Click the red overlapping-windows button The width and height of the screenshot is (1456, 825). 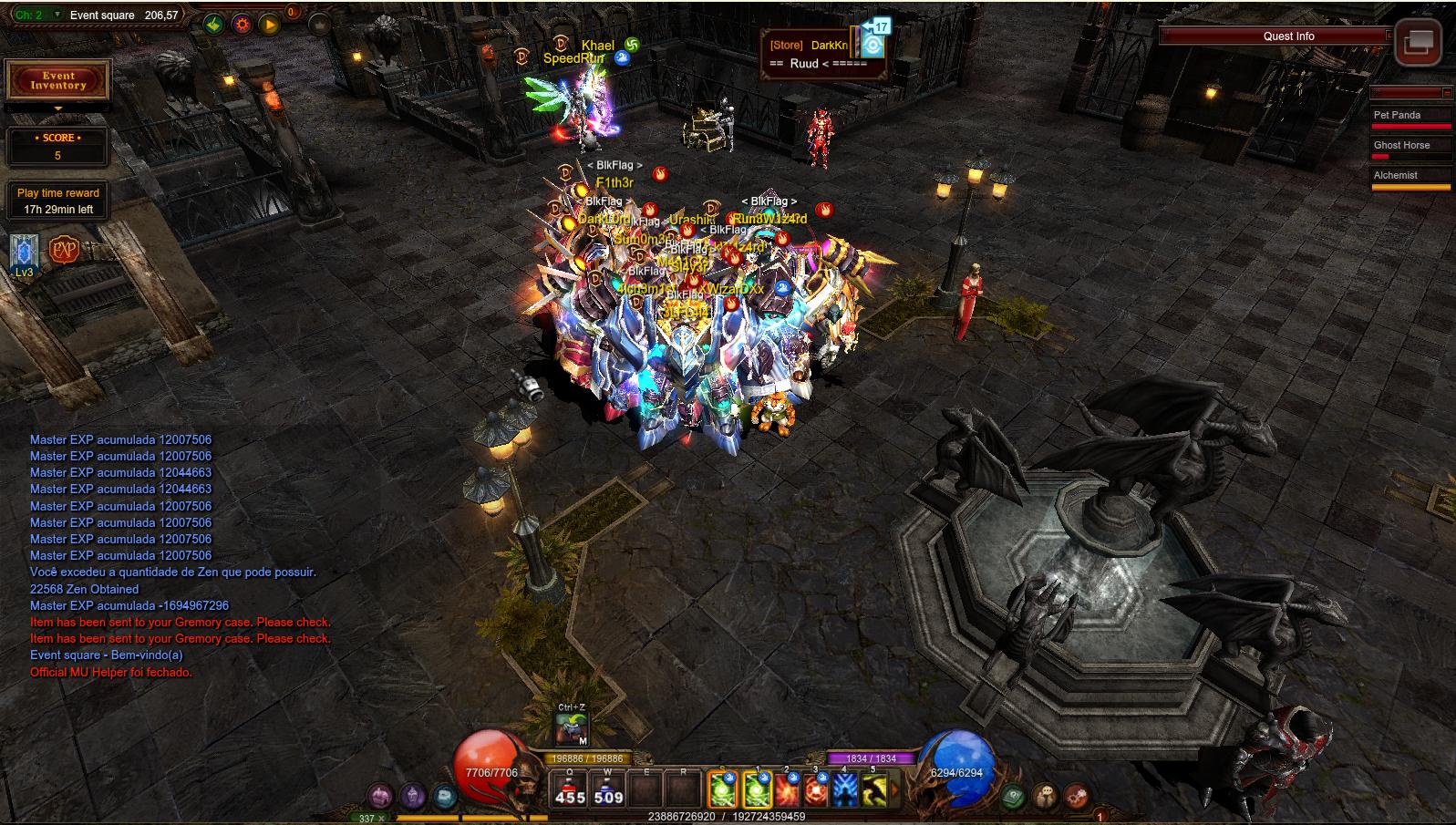coord(1418,42)
